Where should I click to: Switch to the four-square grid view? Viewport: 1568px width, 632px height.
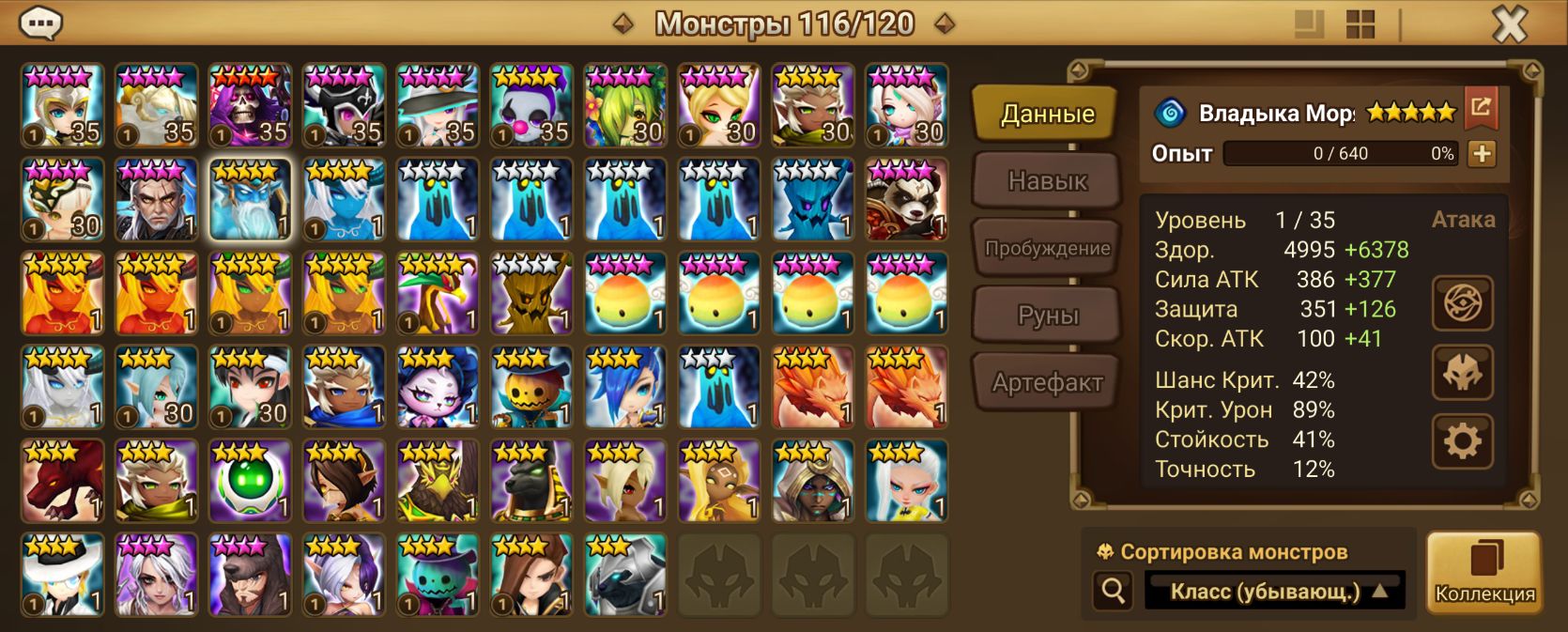point(1360,24)
